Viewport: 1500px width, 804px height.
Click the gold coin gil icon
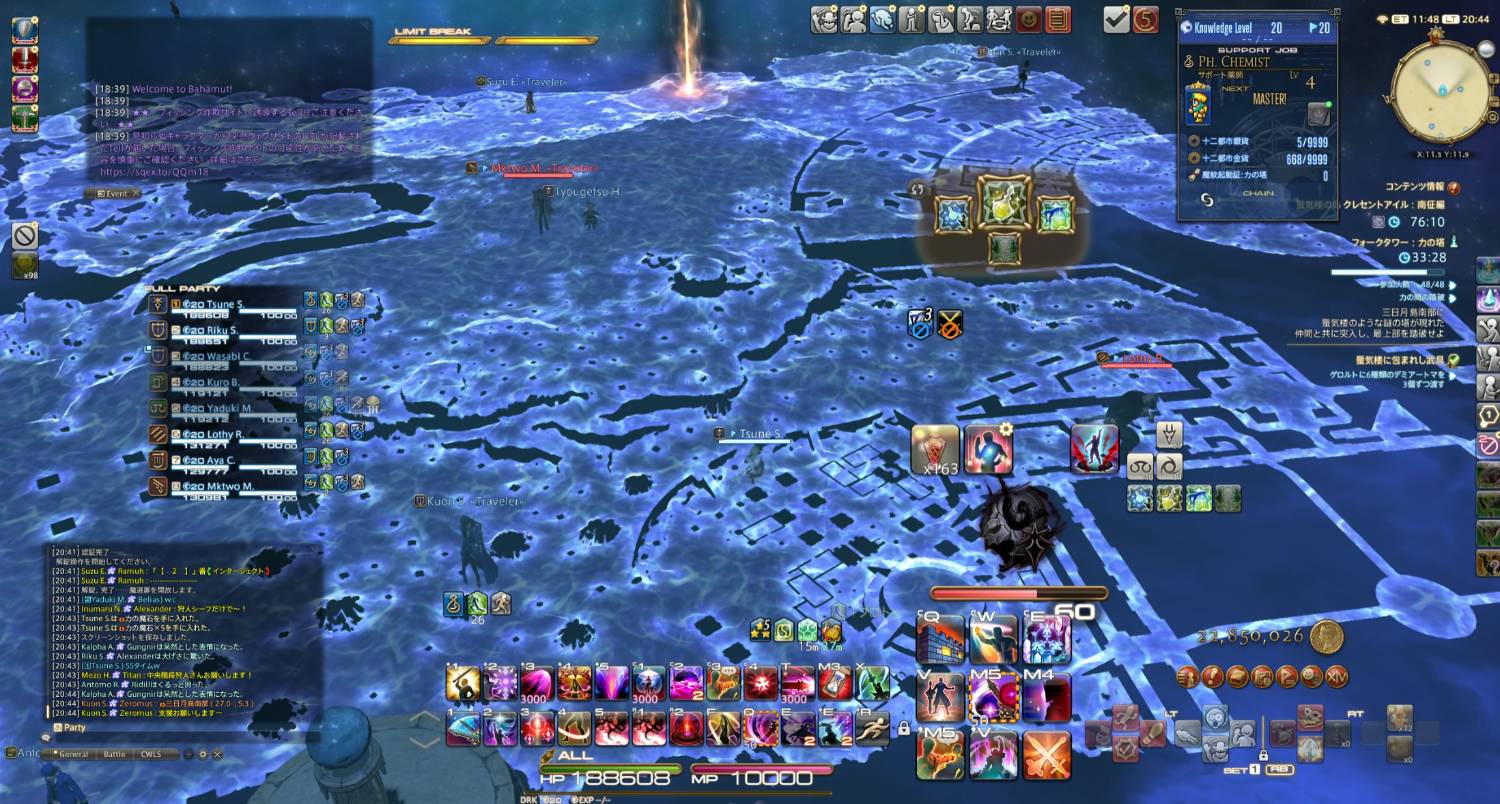click(1327, 636)
